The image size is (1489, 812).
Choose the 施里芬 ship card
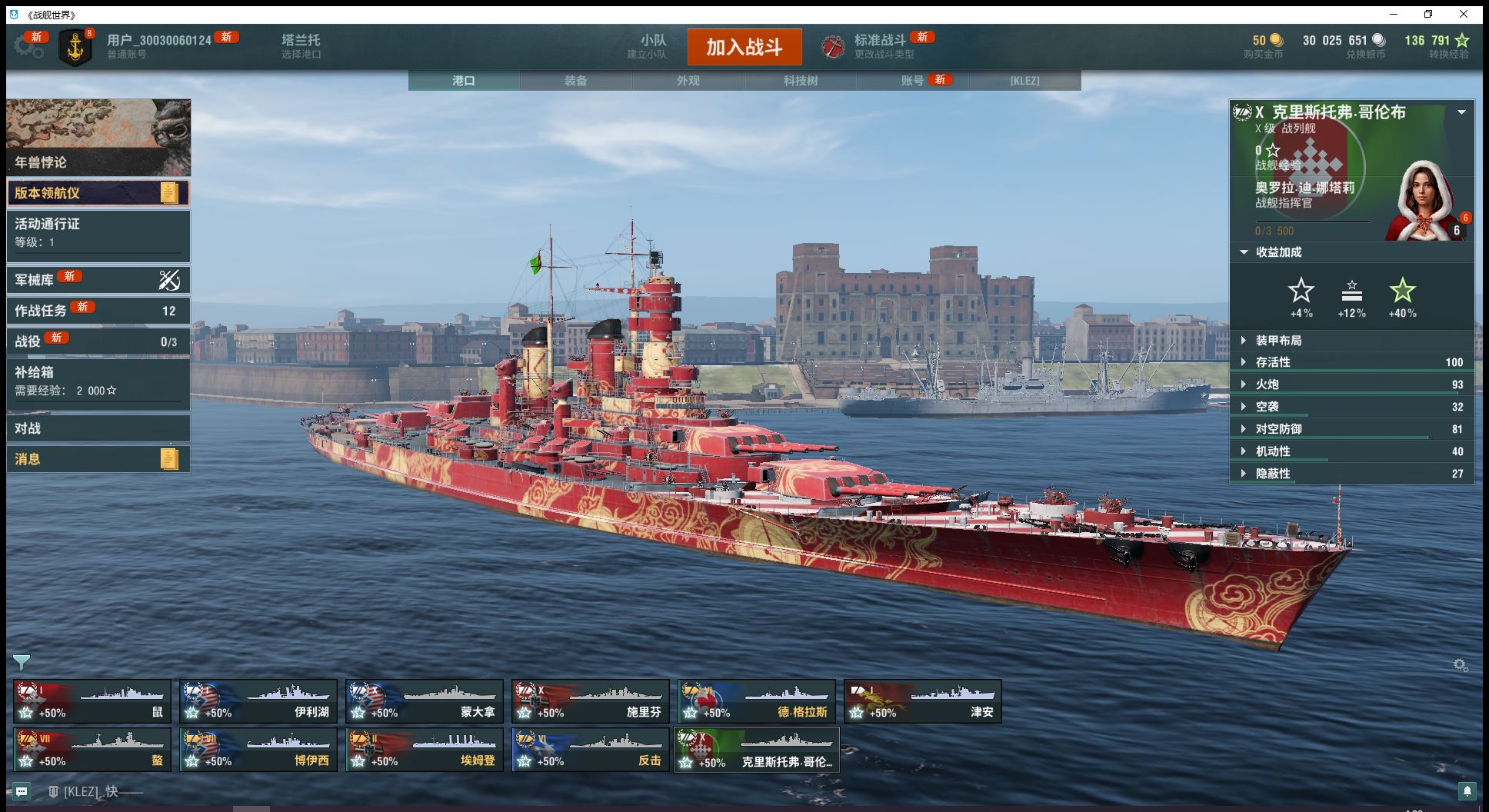click(591, 701)
